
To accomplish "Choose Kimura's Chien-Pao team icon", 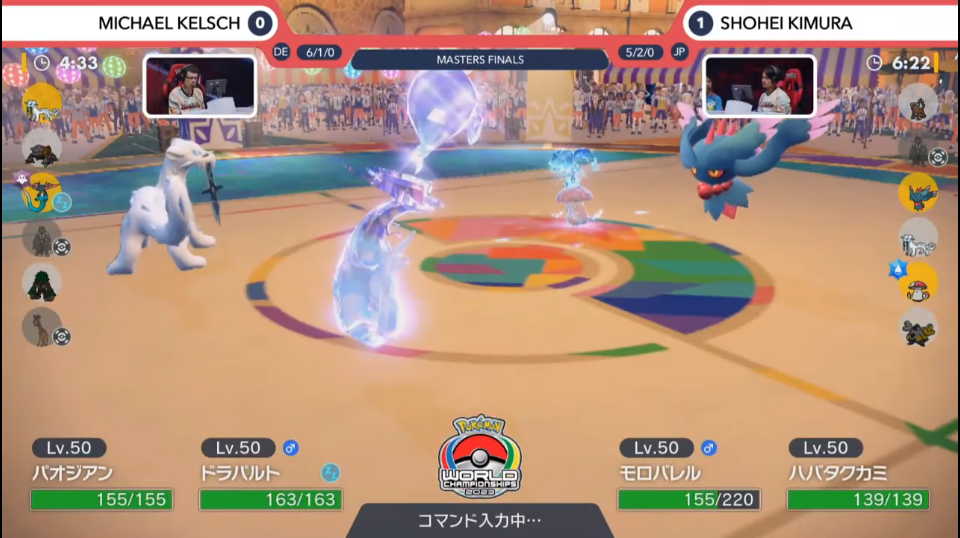I will pos(917,238).
